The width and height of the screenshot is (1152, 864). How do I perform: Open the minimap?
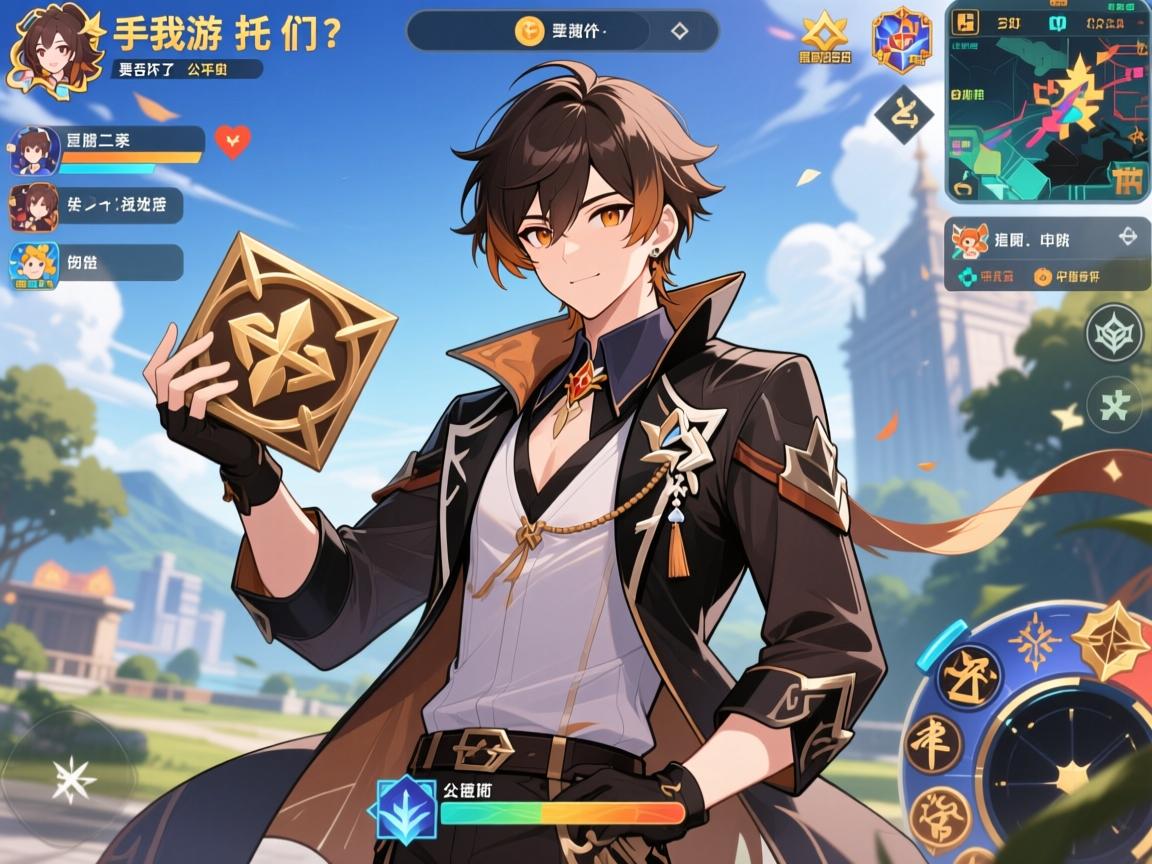click(x=1048, y=110)
